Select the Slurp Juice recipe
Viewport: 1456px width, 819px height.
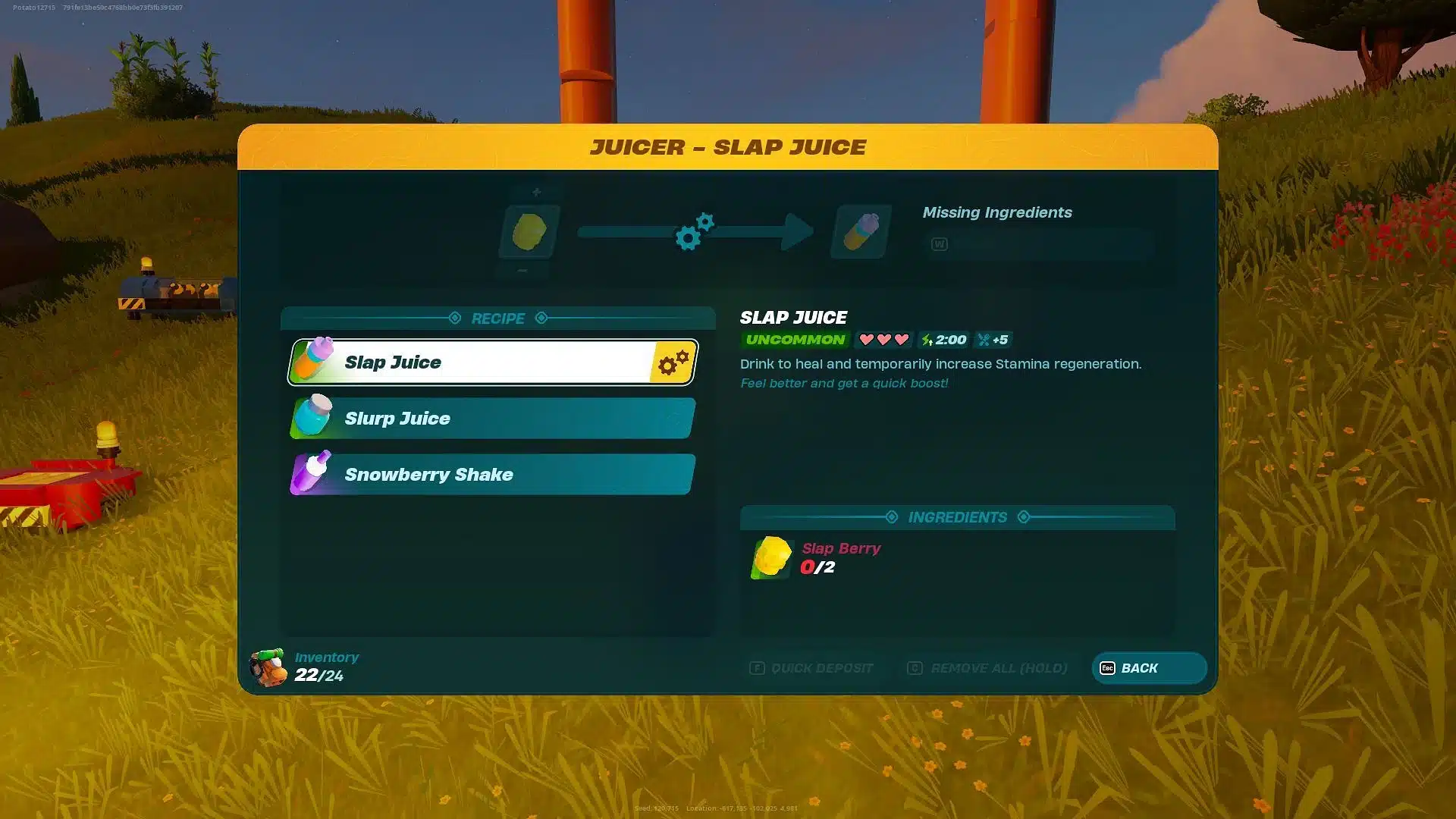(x=491, y=418)
